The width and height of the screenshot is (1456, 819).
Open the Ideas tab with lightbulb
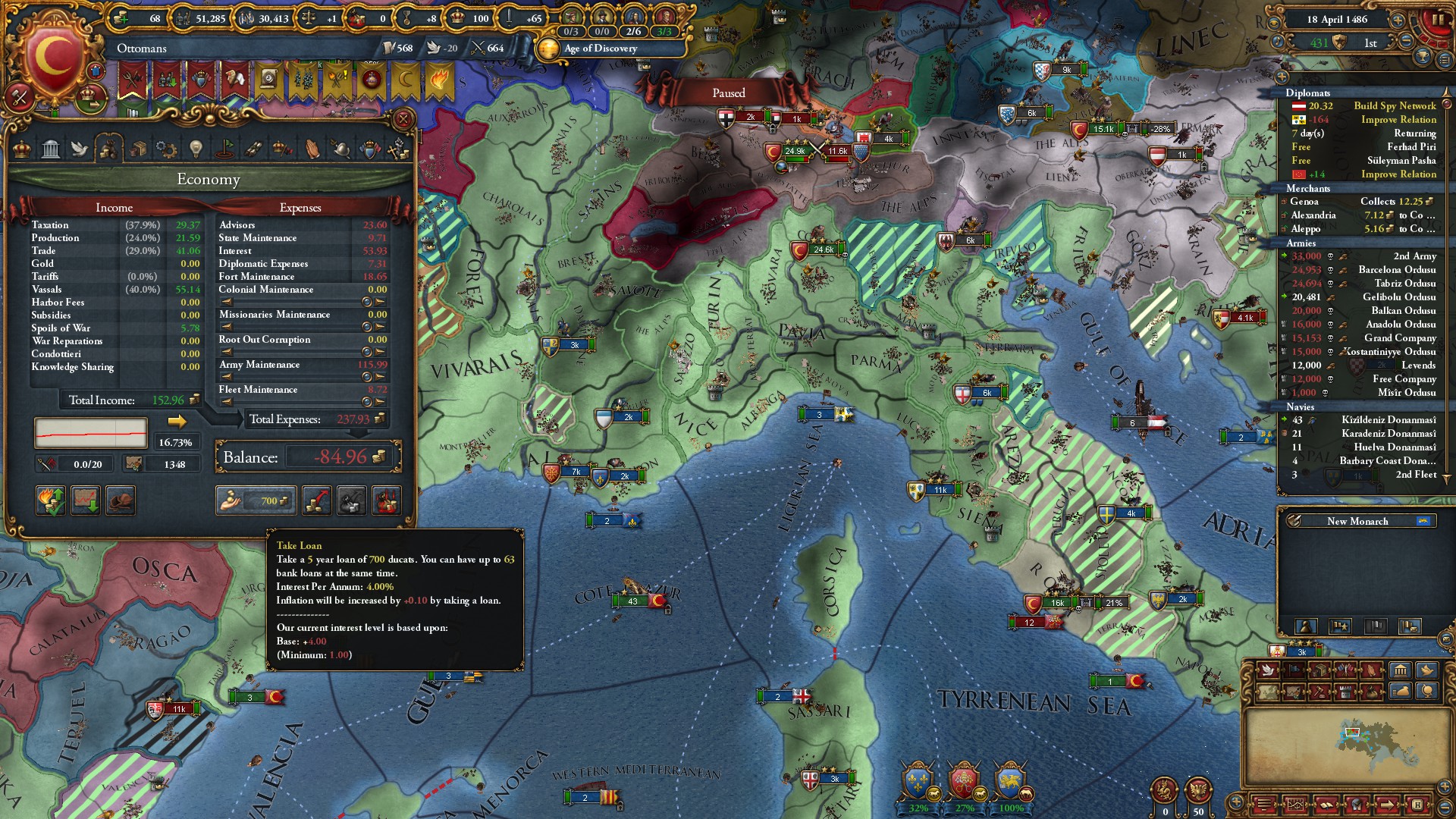click(196, 149)
